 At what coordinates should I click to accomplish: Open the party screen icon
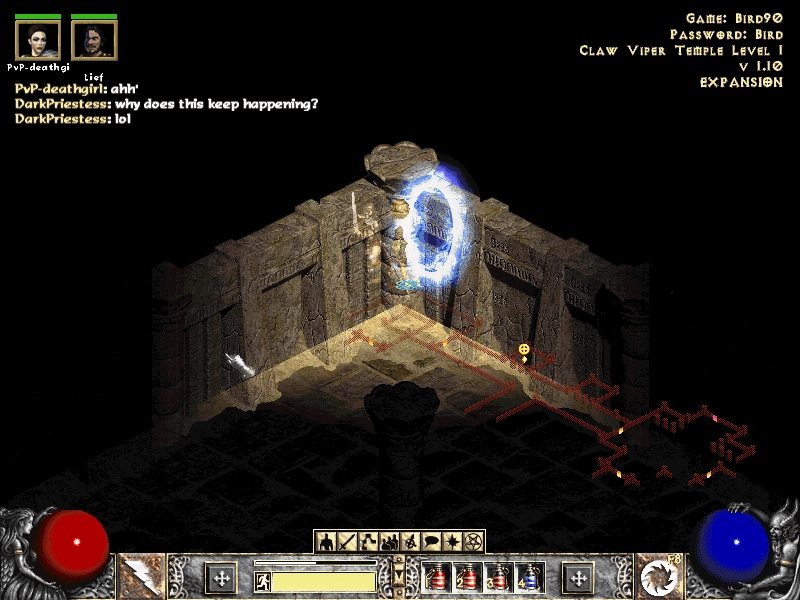click(389, 542)
